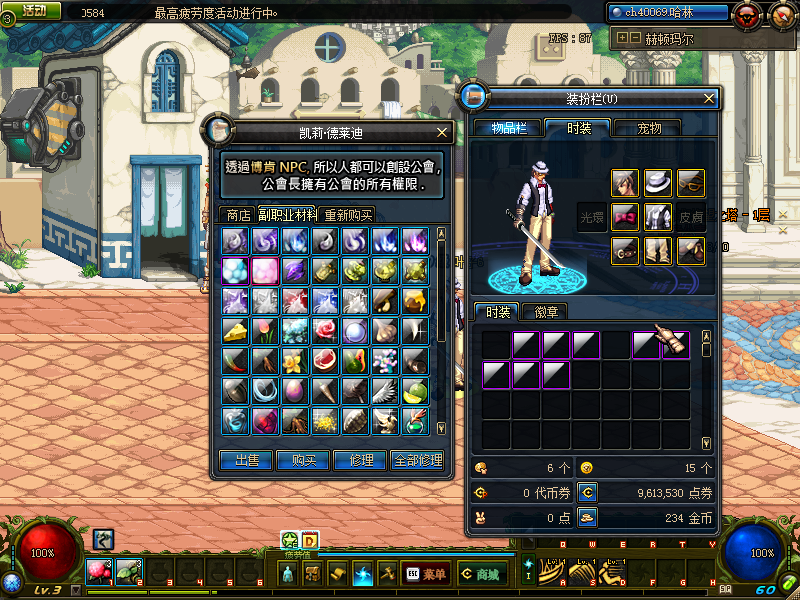Select the pink egg shop item
The width and height of the screenshot is (800, 600).
[294, 390]
